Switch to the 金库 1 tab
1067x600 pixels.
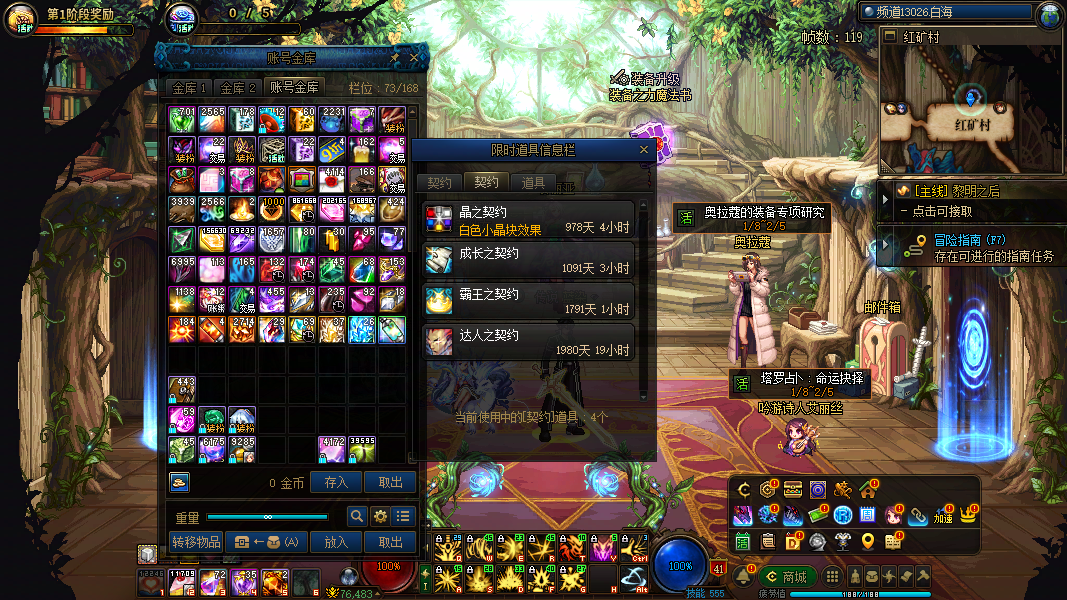189,88
